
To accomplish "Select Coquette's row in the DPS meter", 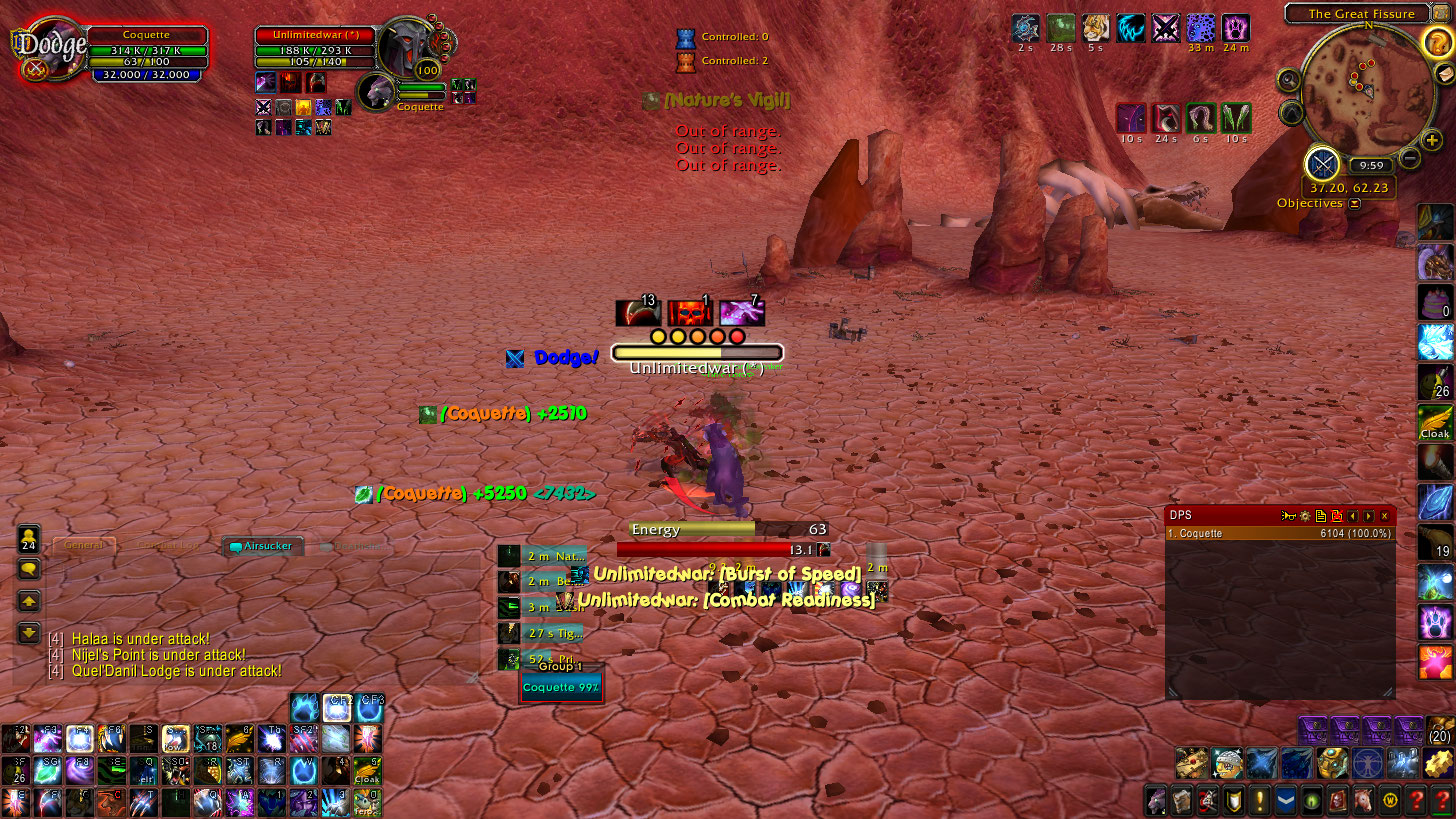I will [x=1280, y=534].
